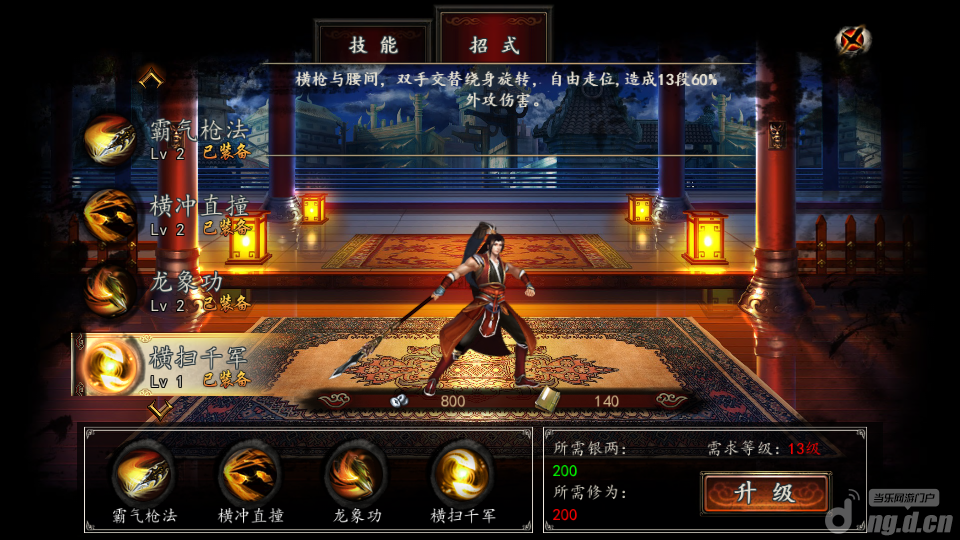Open the 招式 tab
The image size is (960, 540).
click(x=495, y=45)
